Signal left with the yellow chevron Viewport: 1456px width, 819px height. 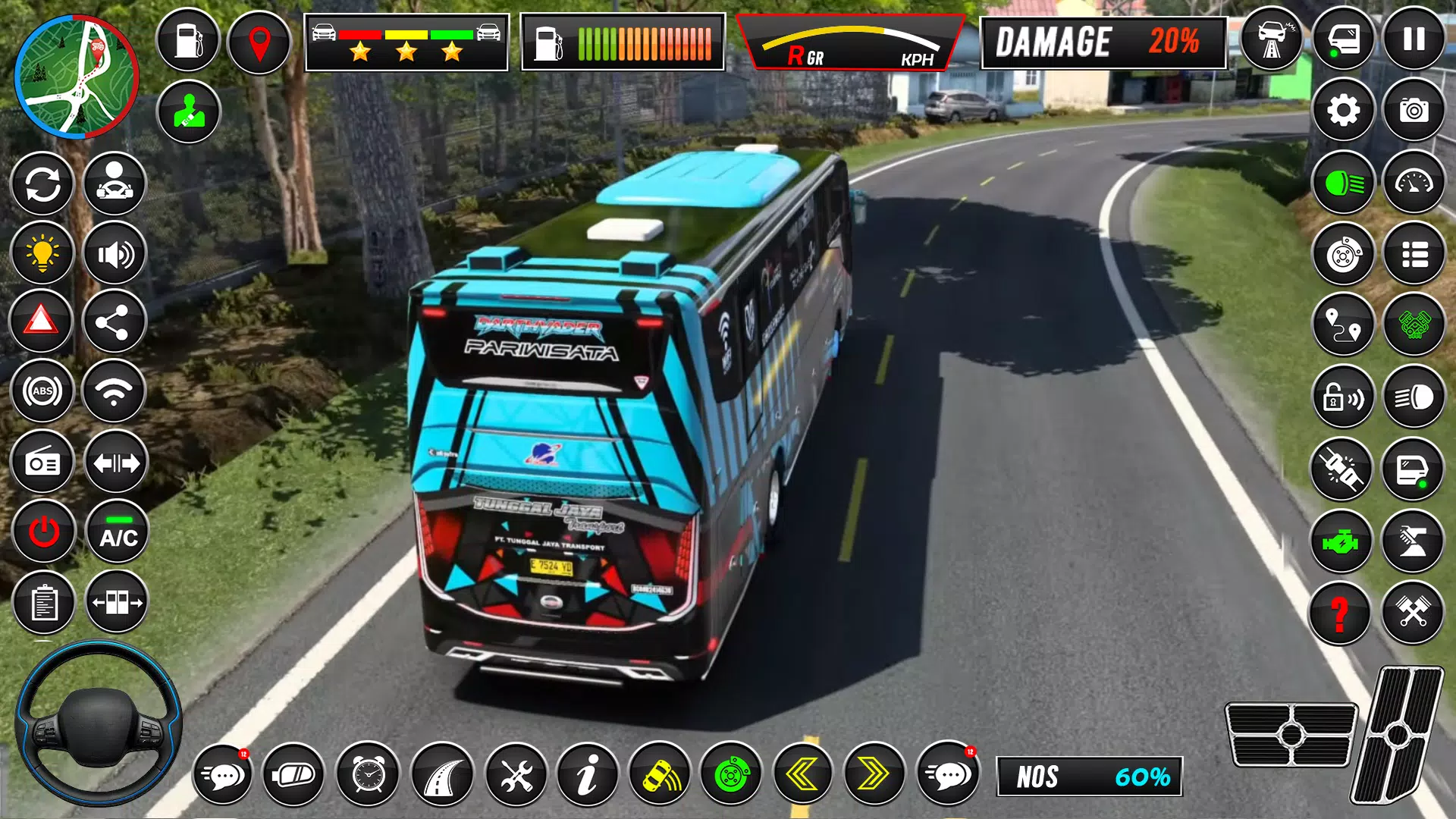point(802,774)
